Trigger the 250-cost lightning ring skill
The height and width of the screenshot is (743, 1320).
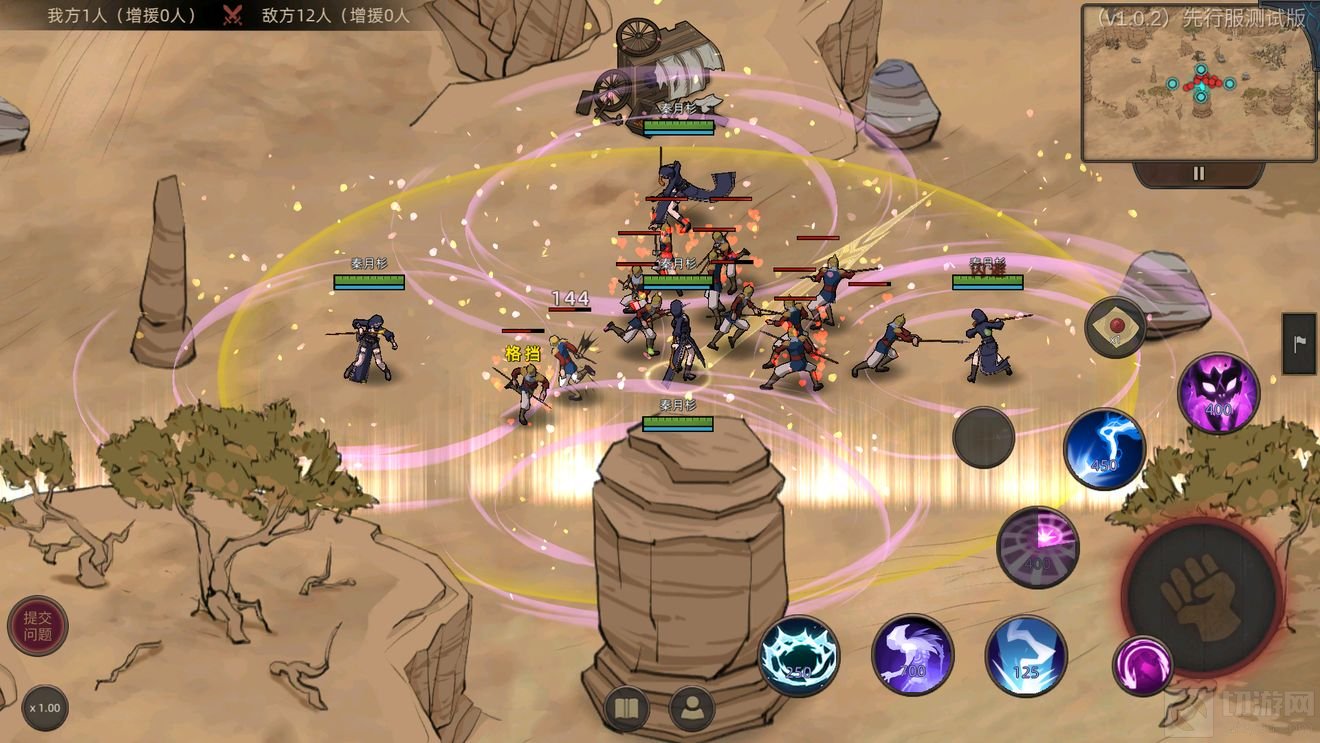point(799,656)
